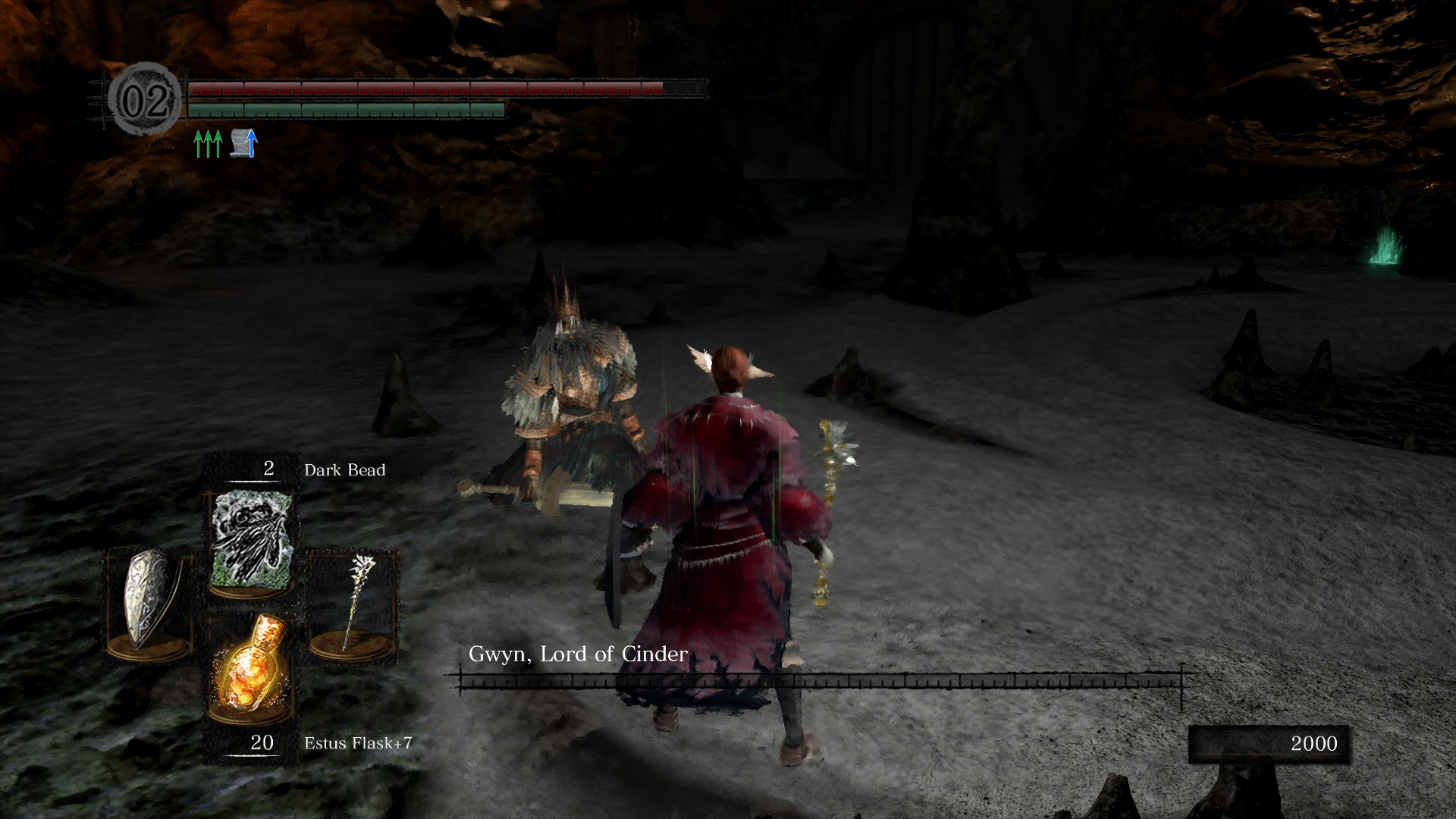Select the Estus Flask+7 item slot
This screenshot has height=819, width=1456.
tap(252, 664)
